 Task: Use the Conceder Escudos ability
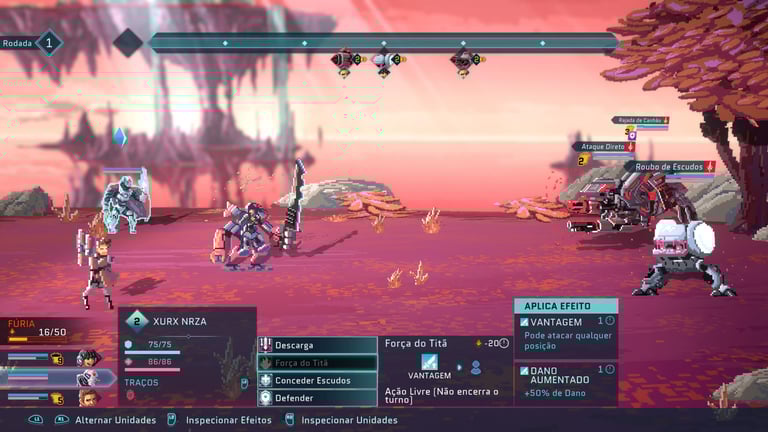pos(317,380)
